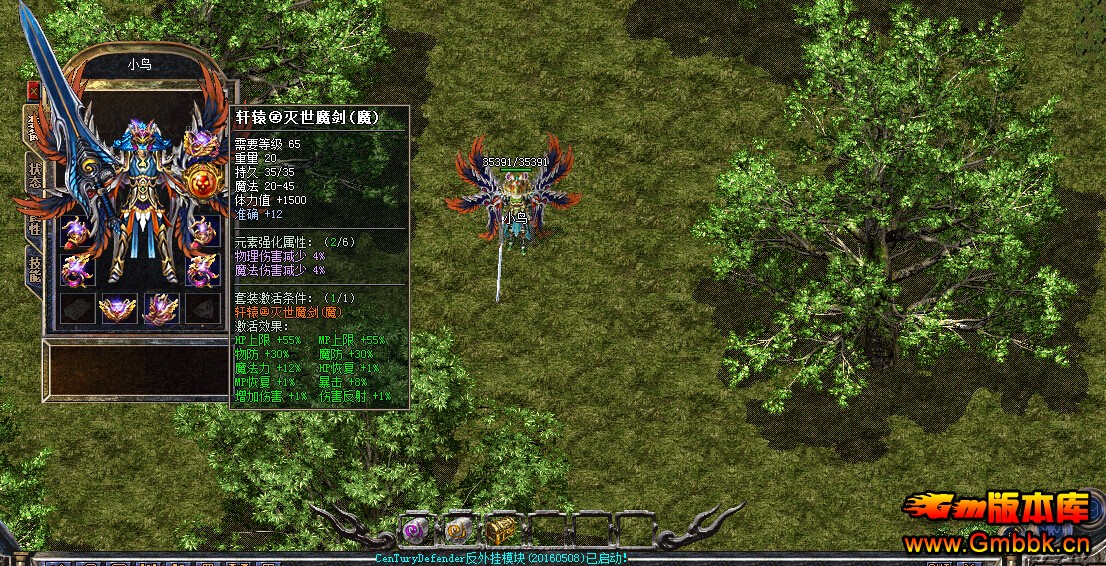This screenshot has width=1106, height=566.
Task: Choose the equipped boots slot
Action: 160,308
